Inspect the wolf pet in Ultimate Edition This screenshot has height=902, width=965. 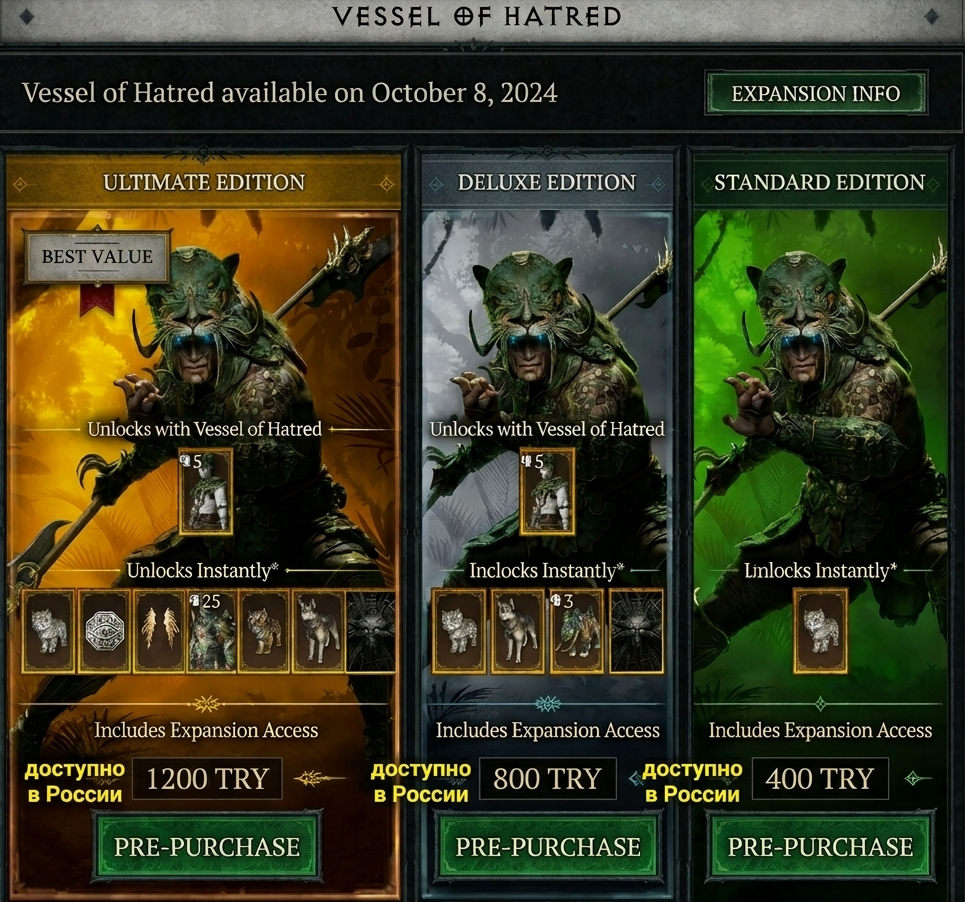[318, 630]
